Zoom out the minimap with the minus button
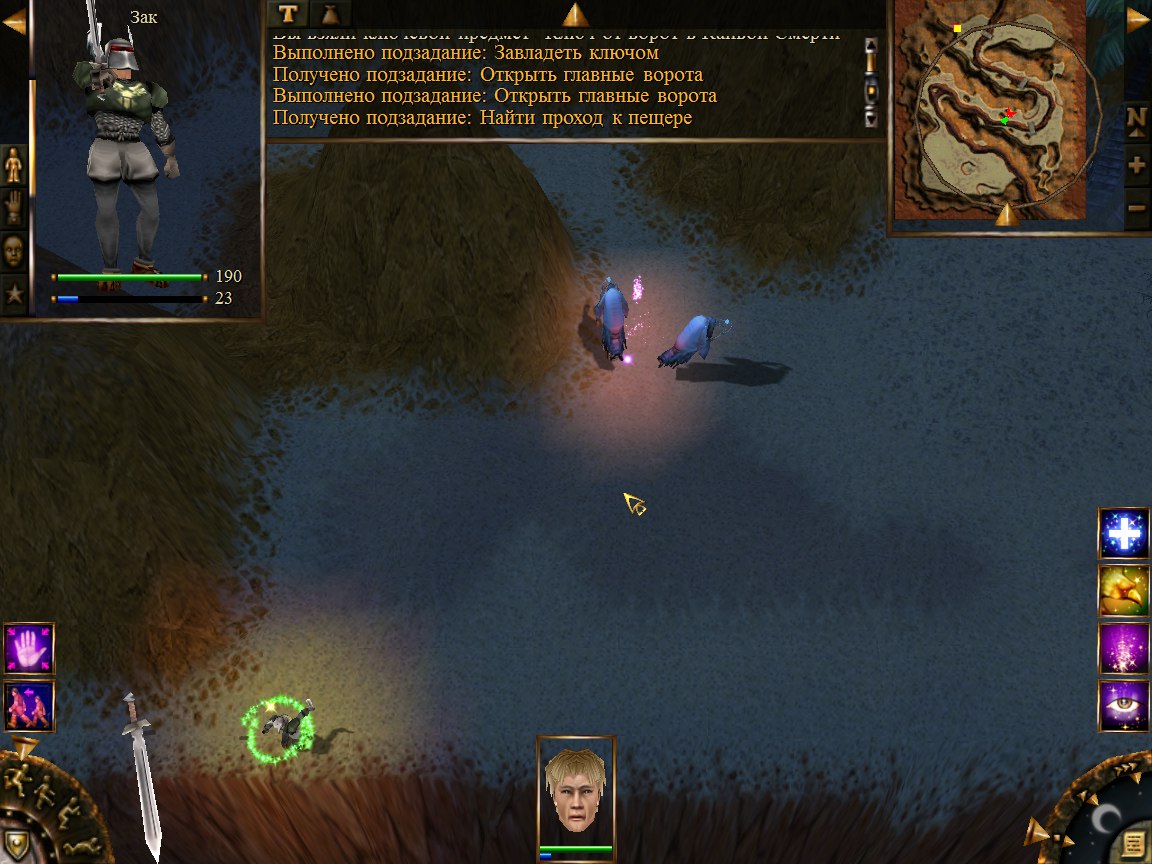This screenshot has width=1152, height=864. click(x=1137, y=208)
